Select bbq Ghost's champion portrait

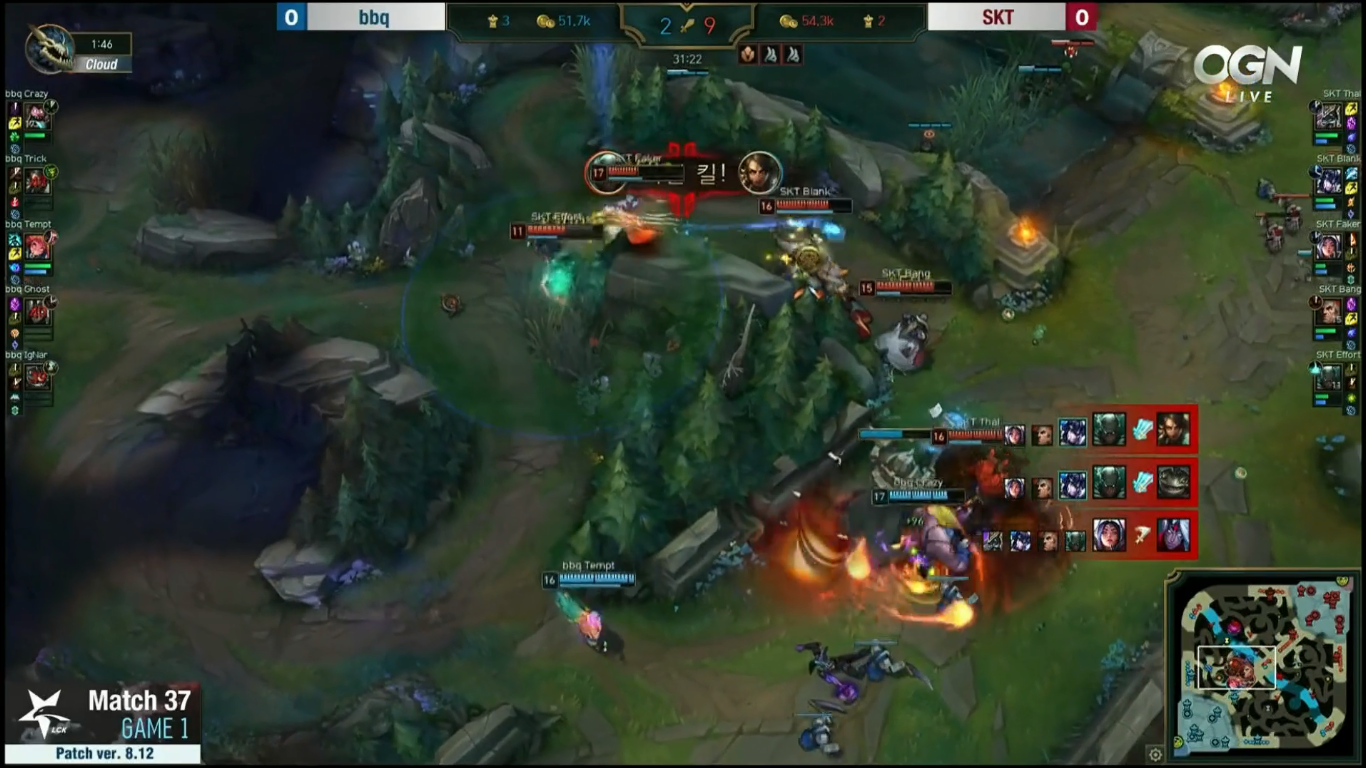point(37,311)
